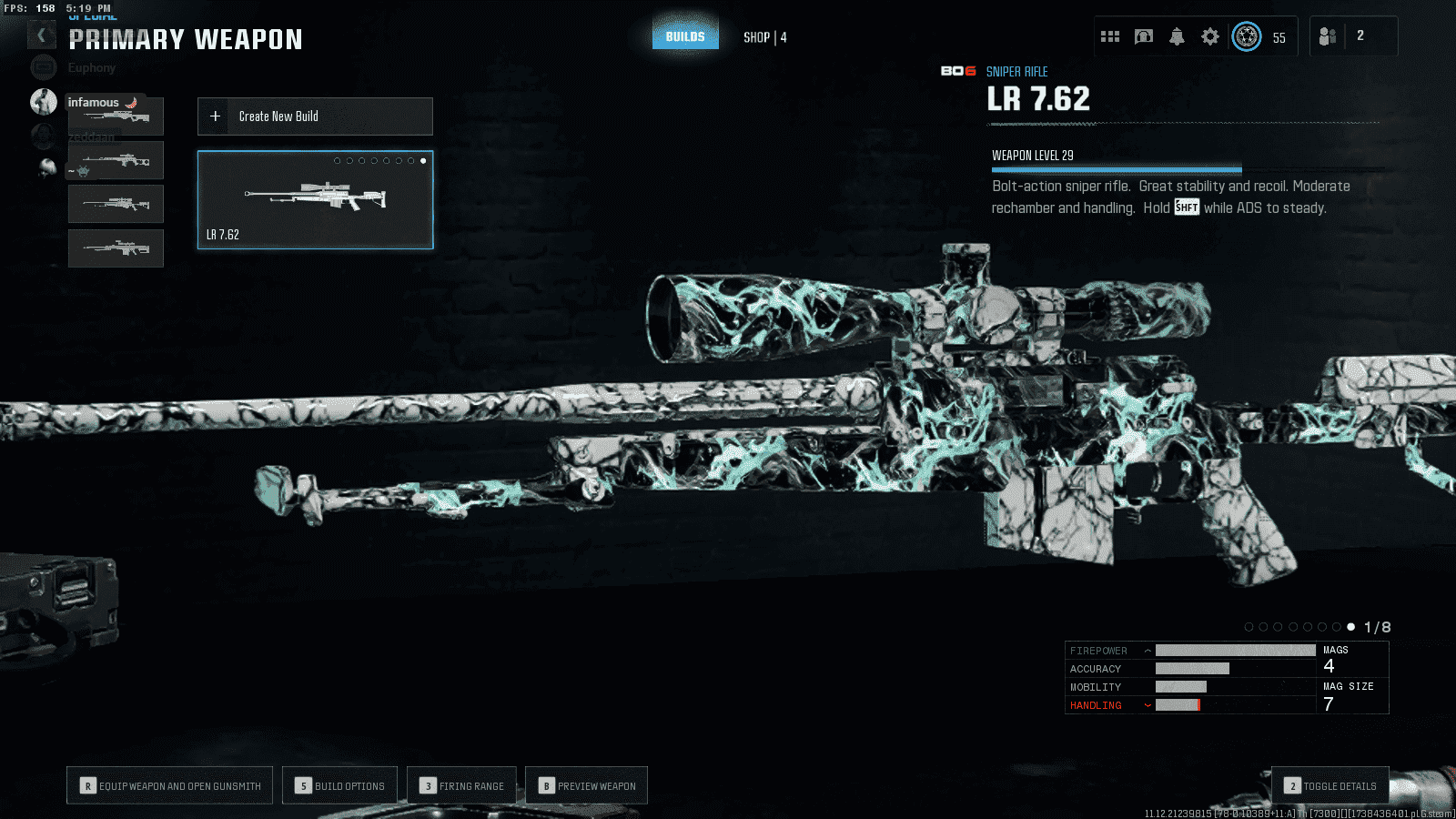Equip weapon and open Gunsmith
This screenshot has width=1456, height=819.
(169, 785)
